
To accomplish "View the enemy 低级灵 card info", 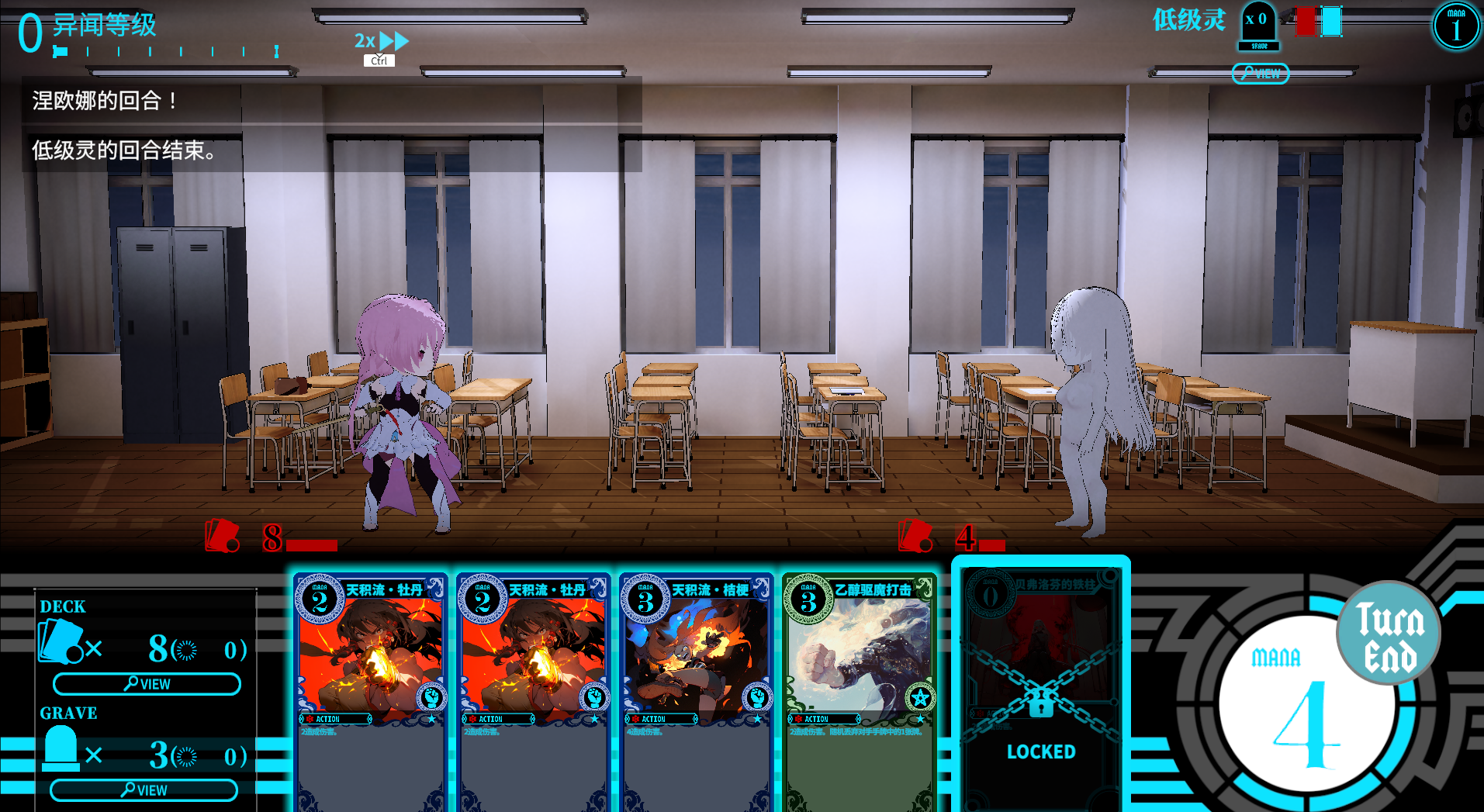I will coord(1261,74).
